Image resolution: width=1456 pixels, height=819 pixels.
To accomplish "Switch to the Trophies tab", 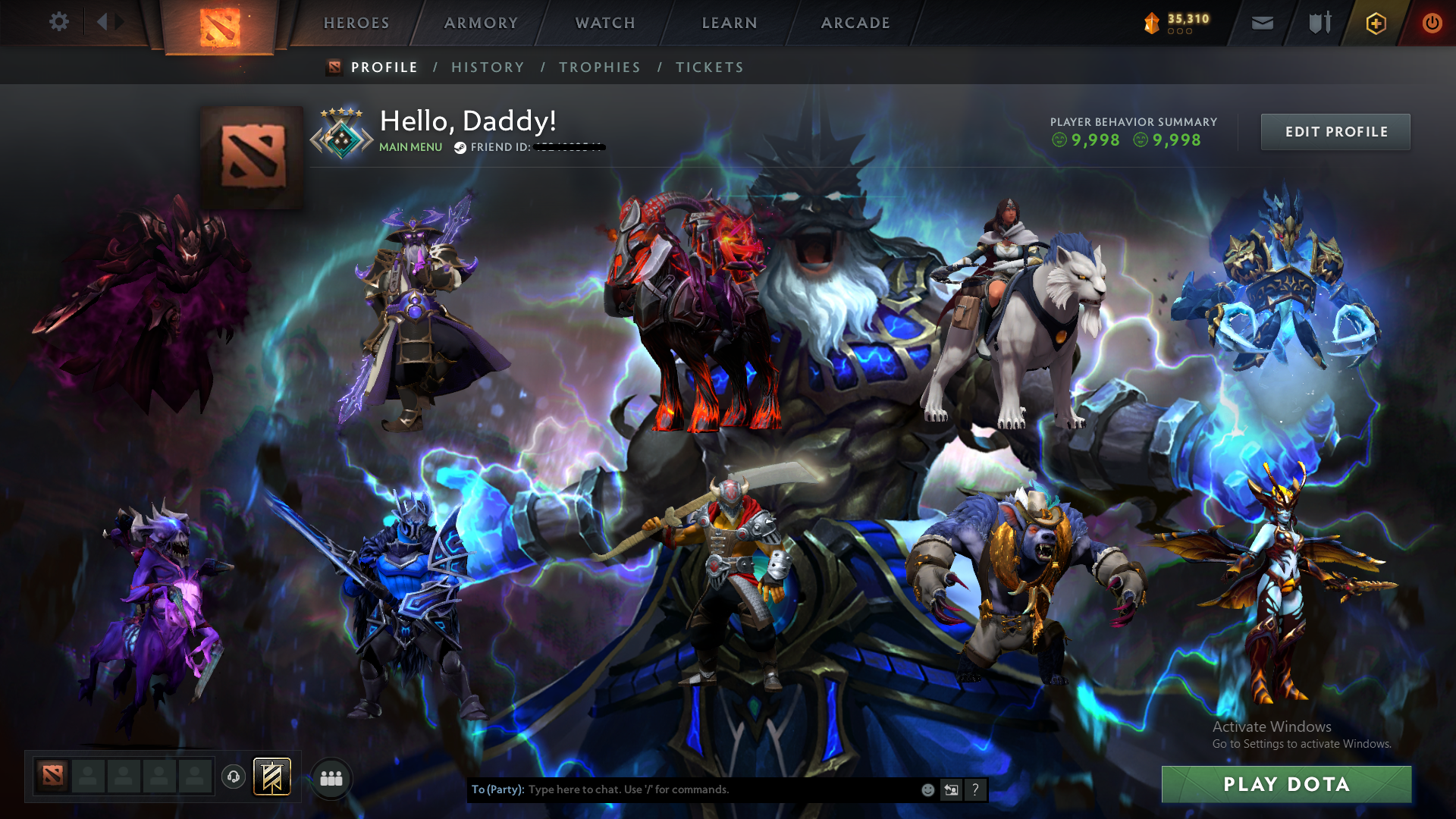I will tap(599, 67).
